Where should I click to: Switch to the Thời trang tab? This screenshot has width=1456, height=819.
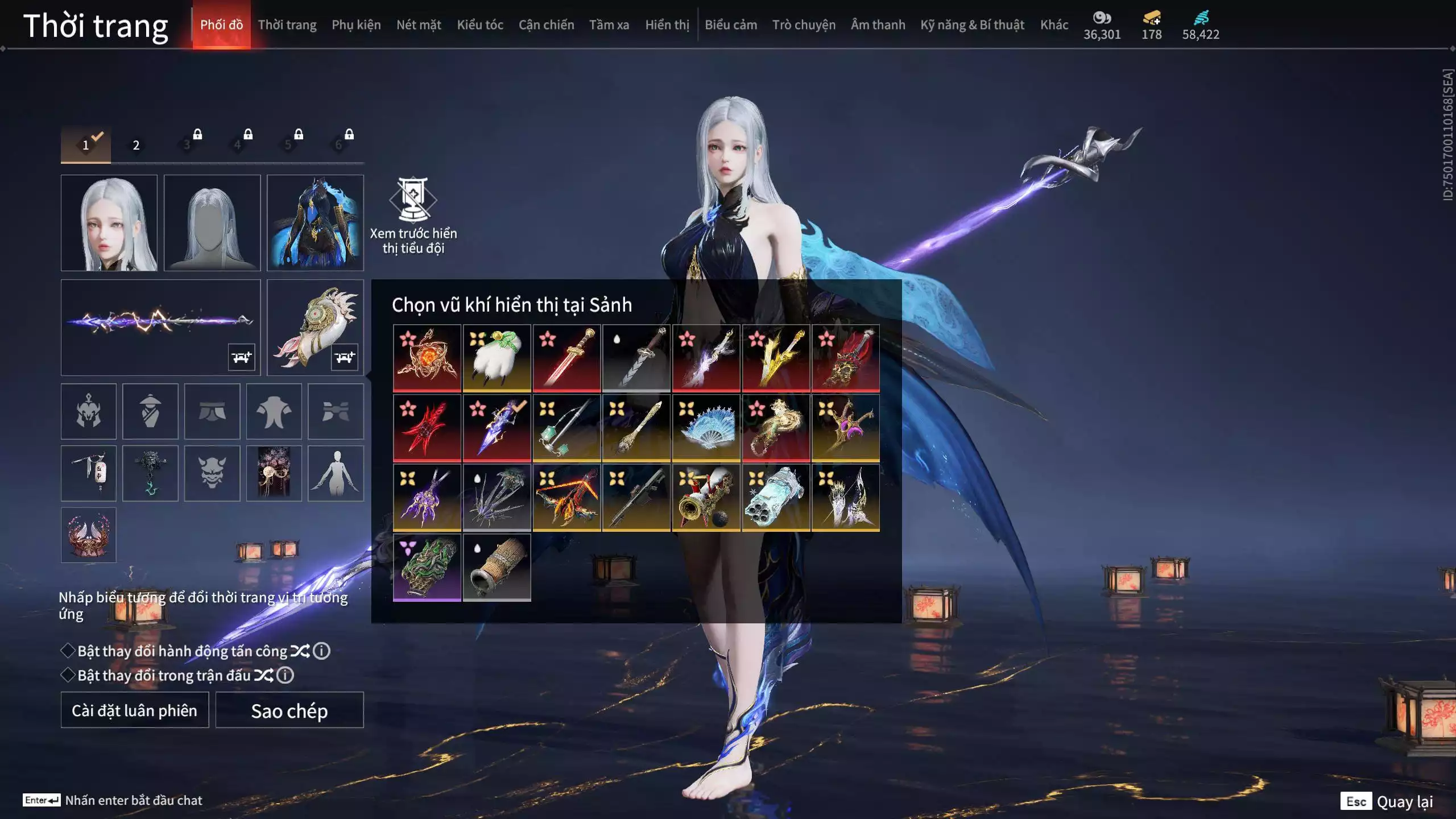point(287,25)
